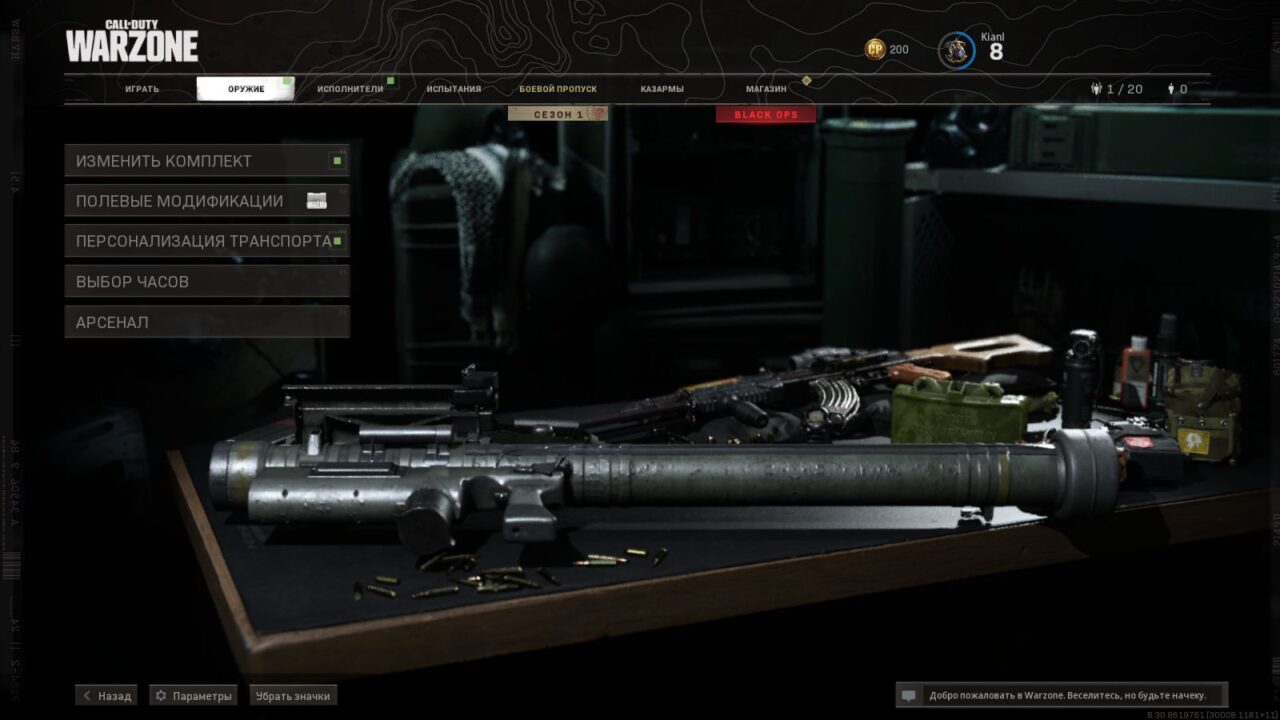This screenshot has width=1280, height=720.
Task: Open the КАЗАРМЫ tab
Action: point(662,89)
